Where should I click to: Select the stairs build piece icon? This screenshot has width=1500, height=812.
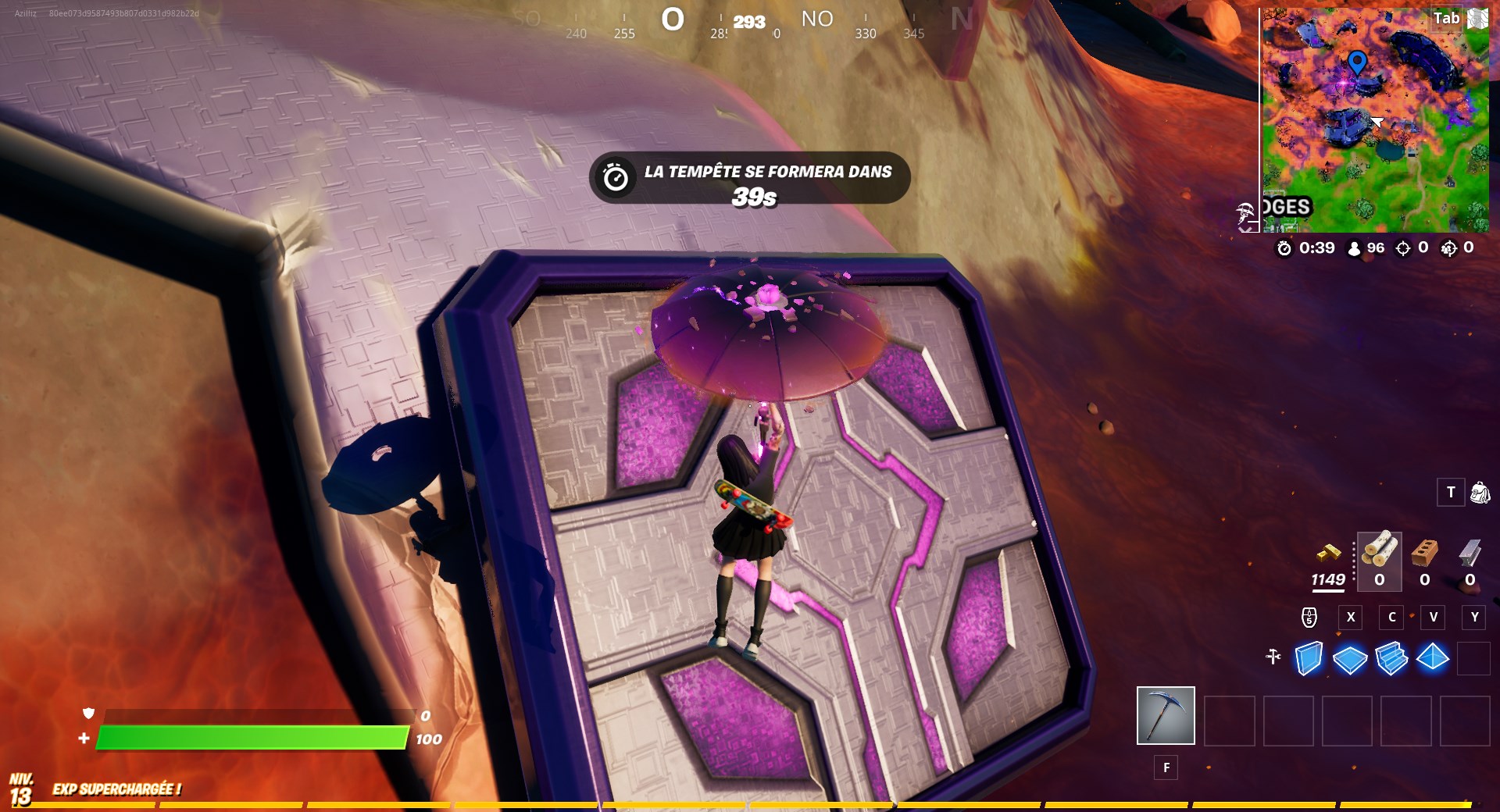(x=1395, y=657)
